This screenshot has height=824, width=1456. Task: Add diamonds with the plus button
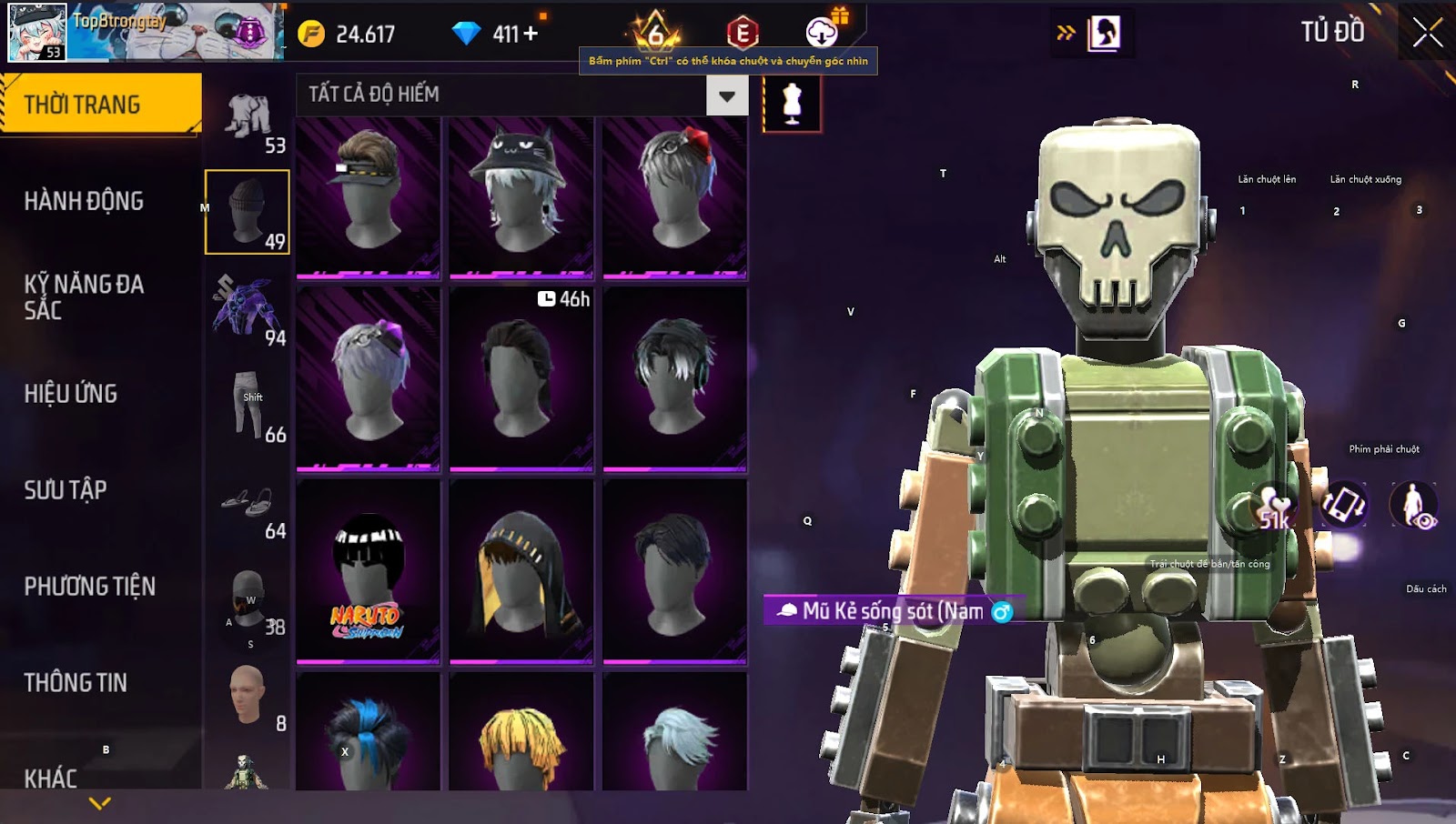point(531,34)
